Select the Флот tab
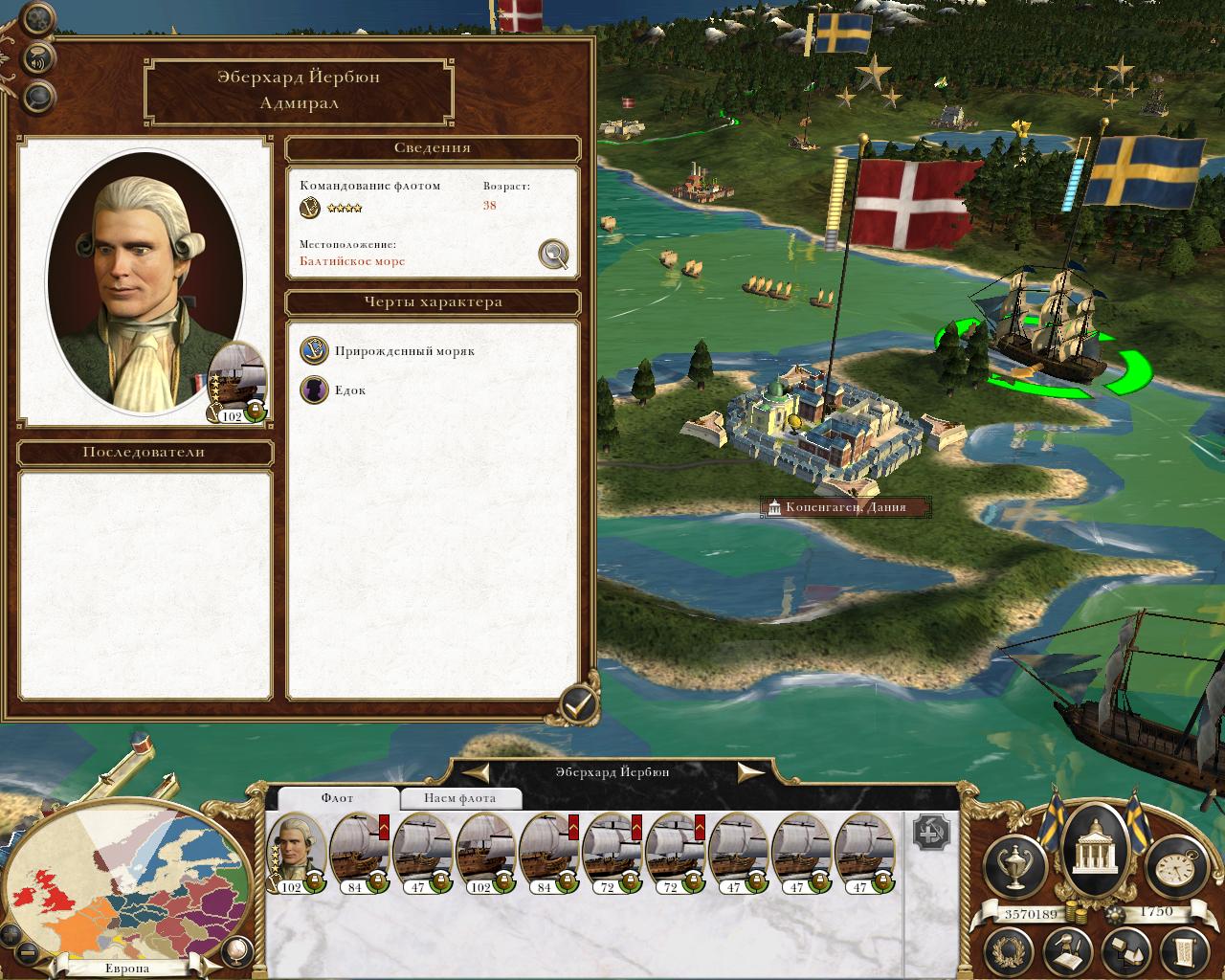The width and height of the screenshot is (1225, 980). click(337, 798)
